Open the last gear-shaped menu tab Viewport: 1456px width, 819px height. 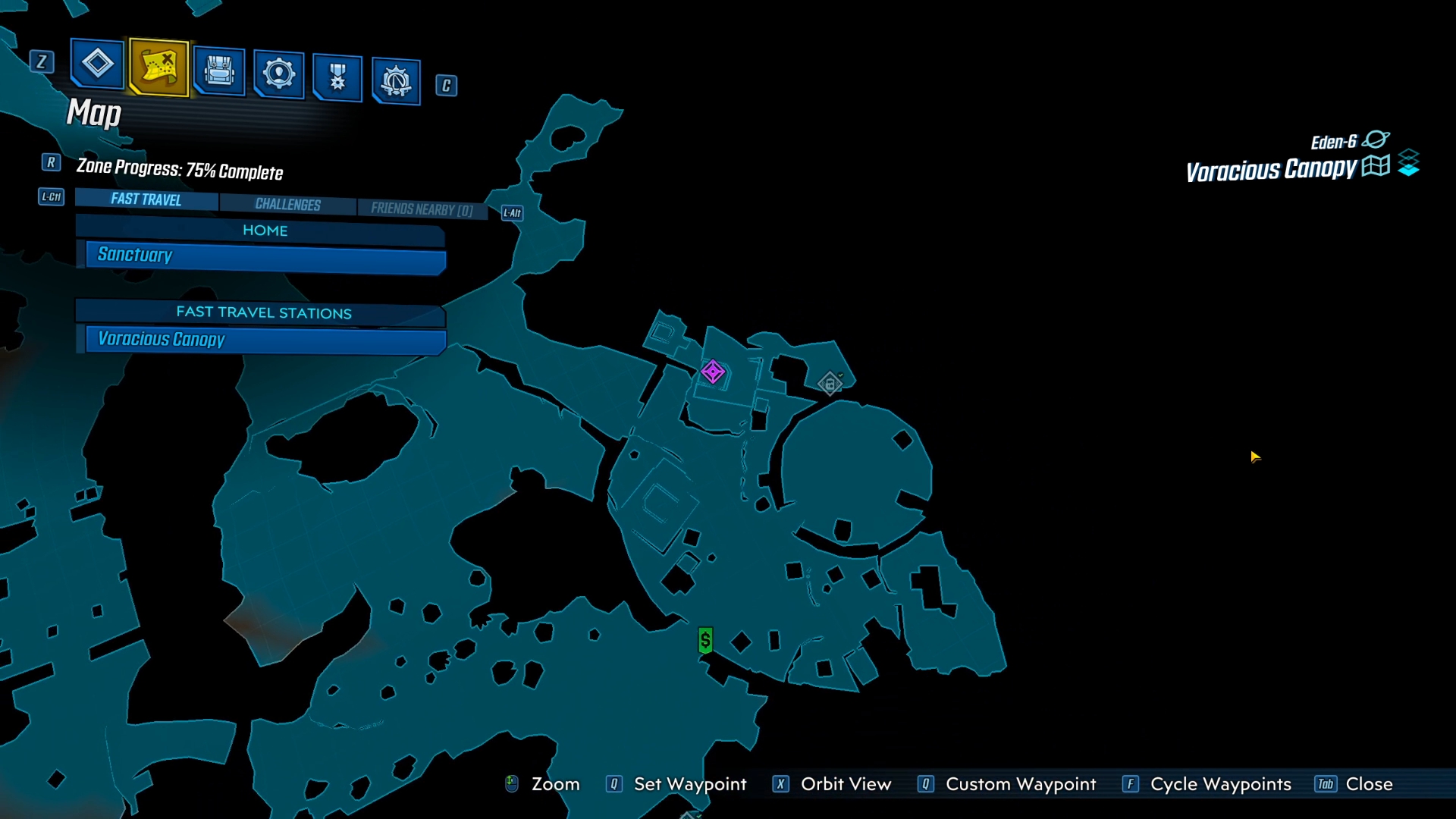pyautogui.click(x=396, y=80)
